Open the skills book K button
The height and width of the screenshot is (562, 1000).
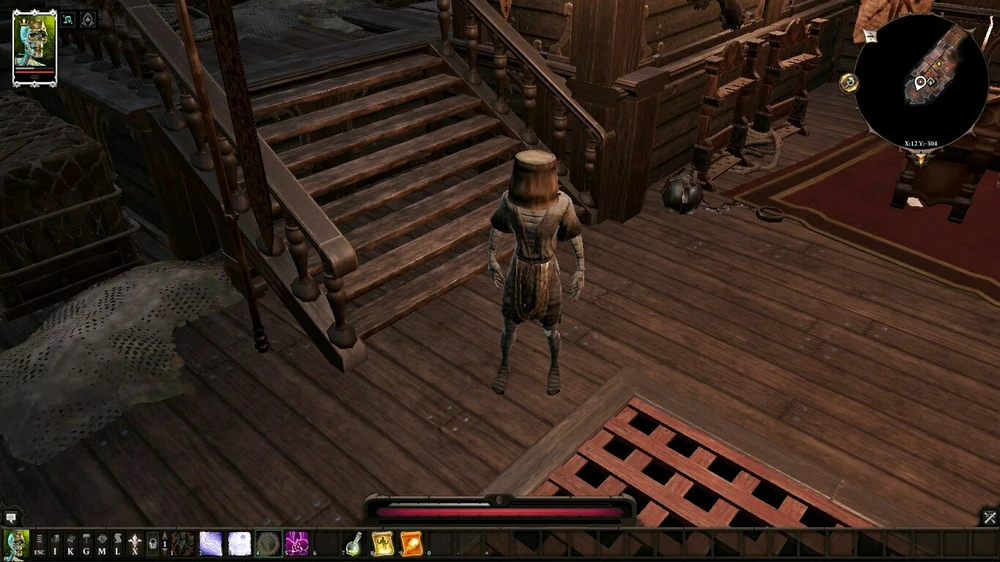[x=70, y=544]
